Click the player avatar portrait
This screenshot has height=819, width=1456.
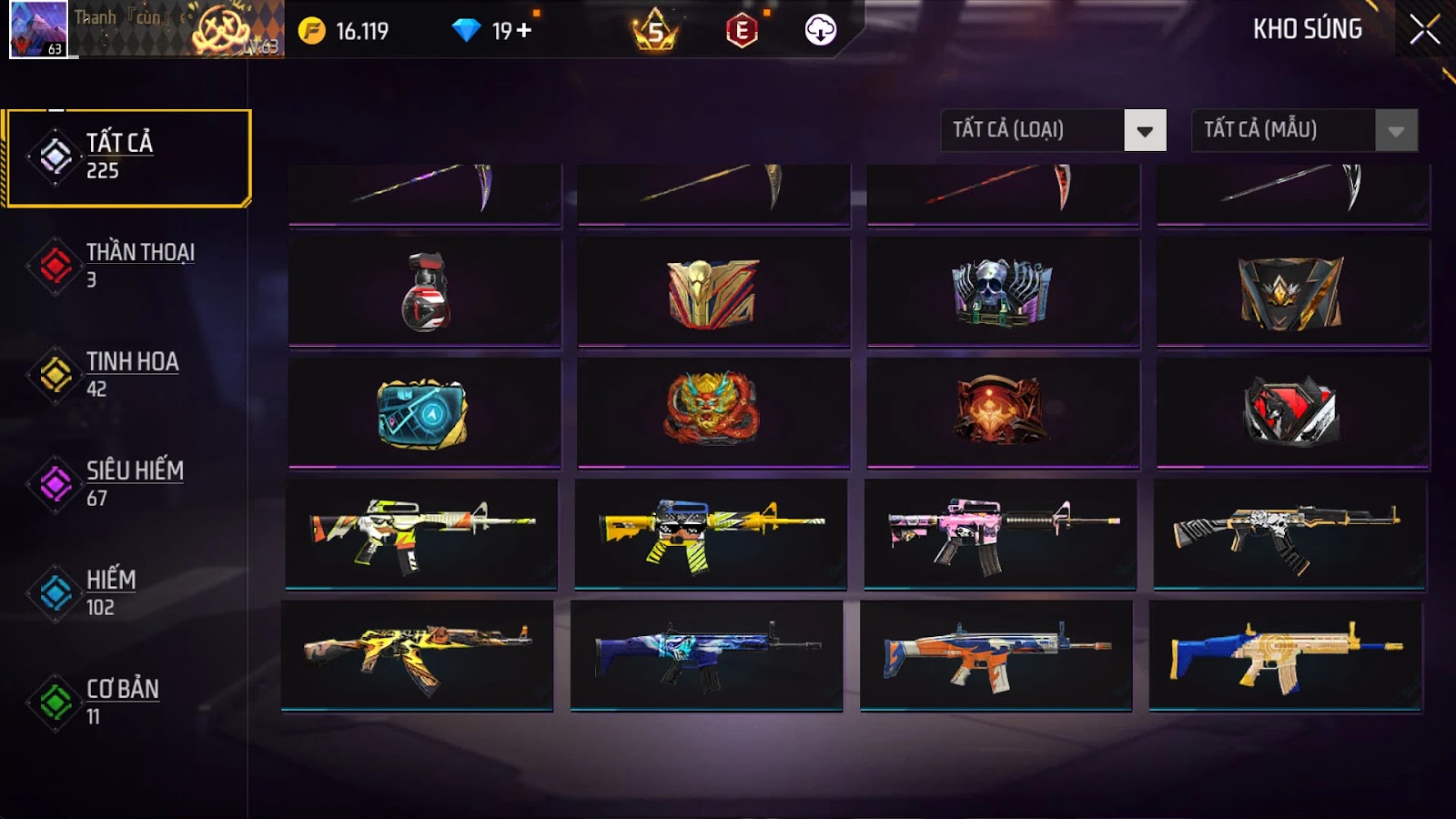38,29
